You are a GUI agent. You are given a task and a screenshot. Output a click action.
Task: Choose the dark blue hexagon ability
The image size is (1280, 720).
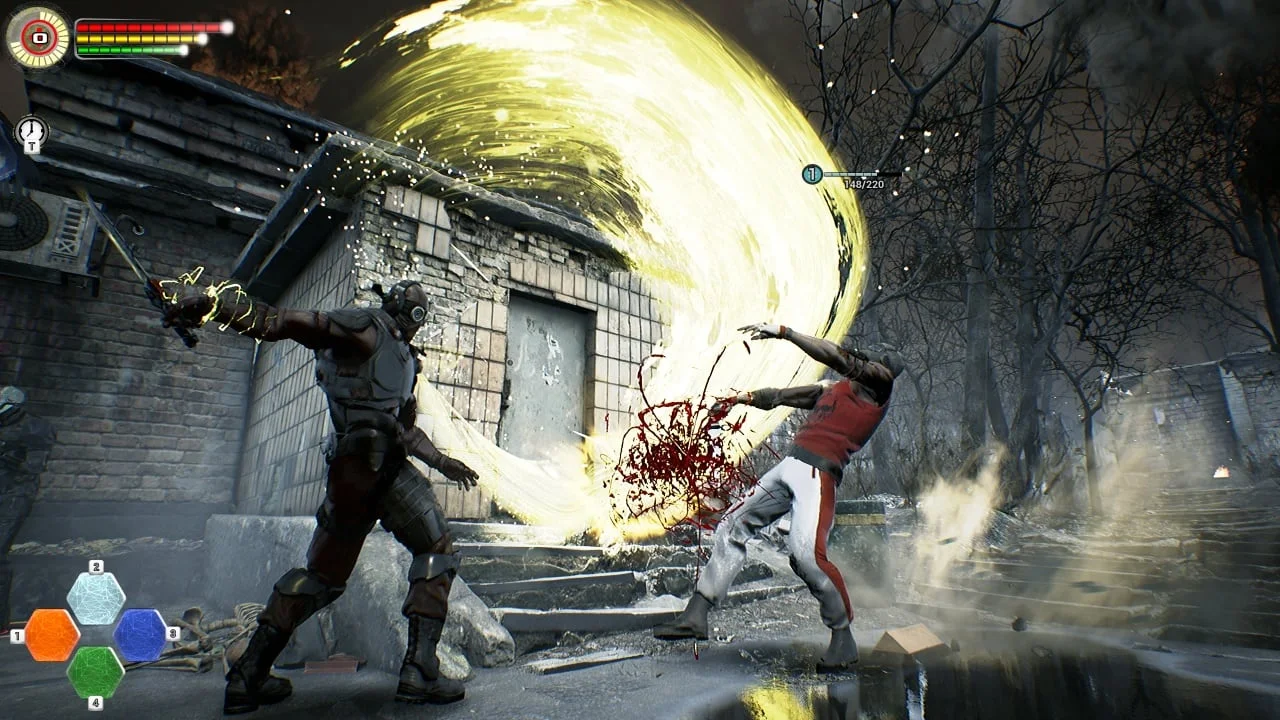click(140, 635)
